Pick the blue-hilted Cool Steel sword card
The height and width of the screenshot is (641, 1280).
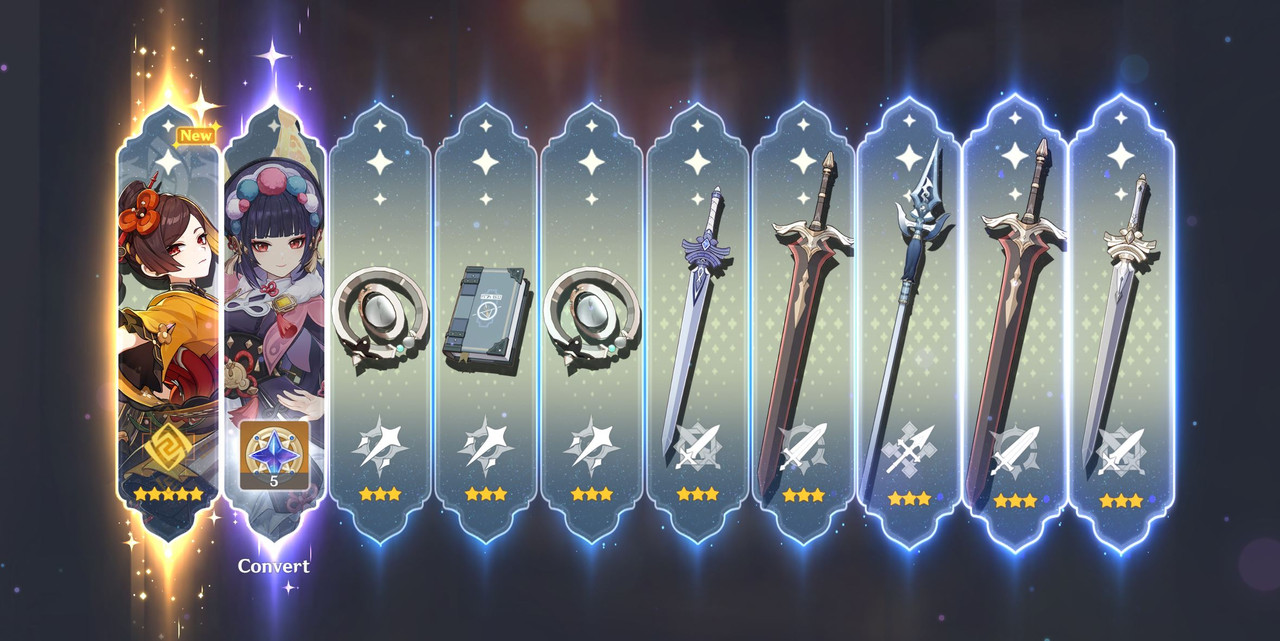(697, 320)
